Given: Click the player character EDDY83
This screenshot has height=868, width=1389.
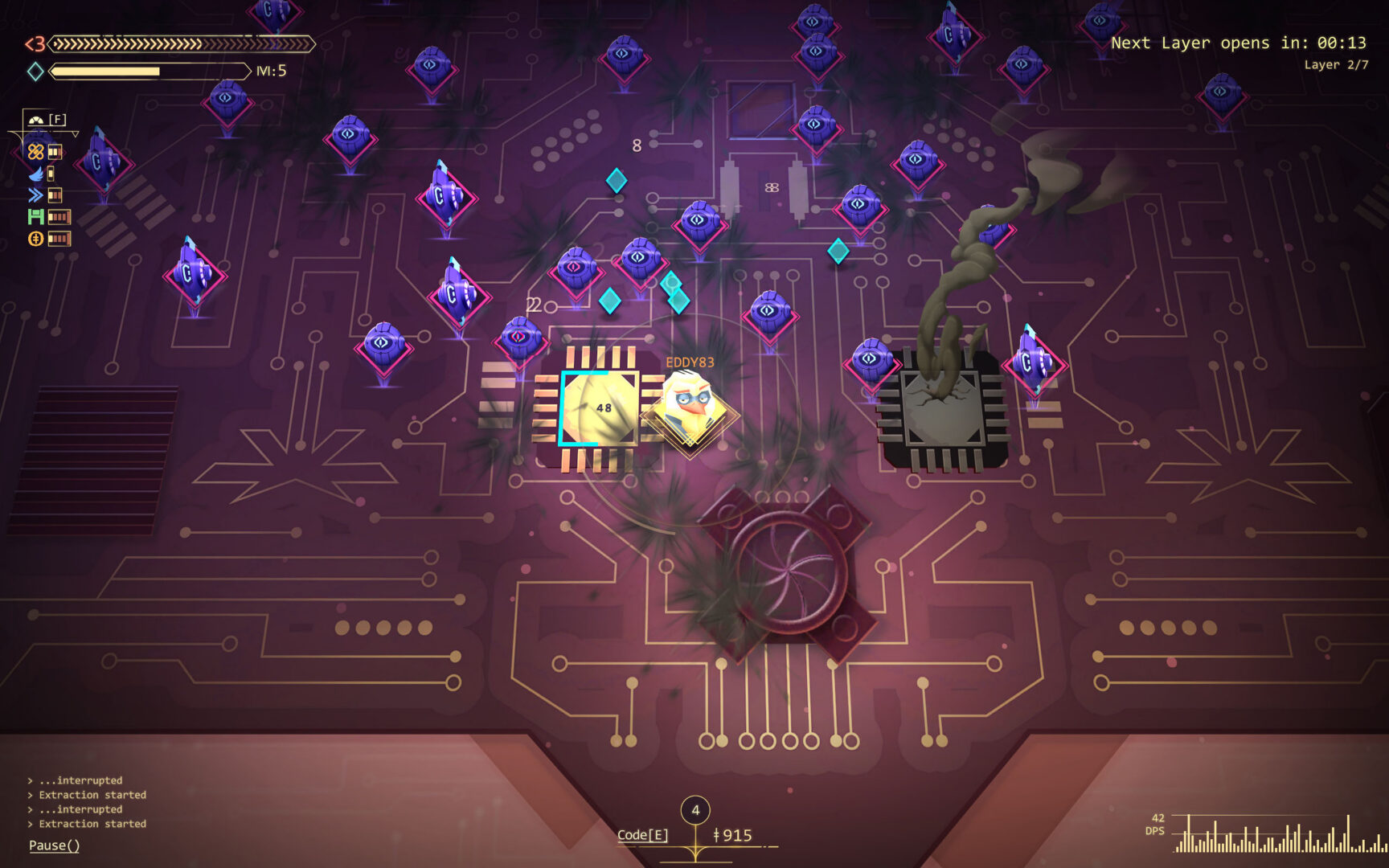Looking at the screenshot, I should pos(688,406).
